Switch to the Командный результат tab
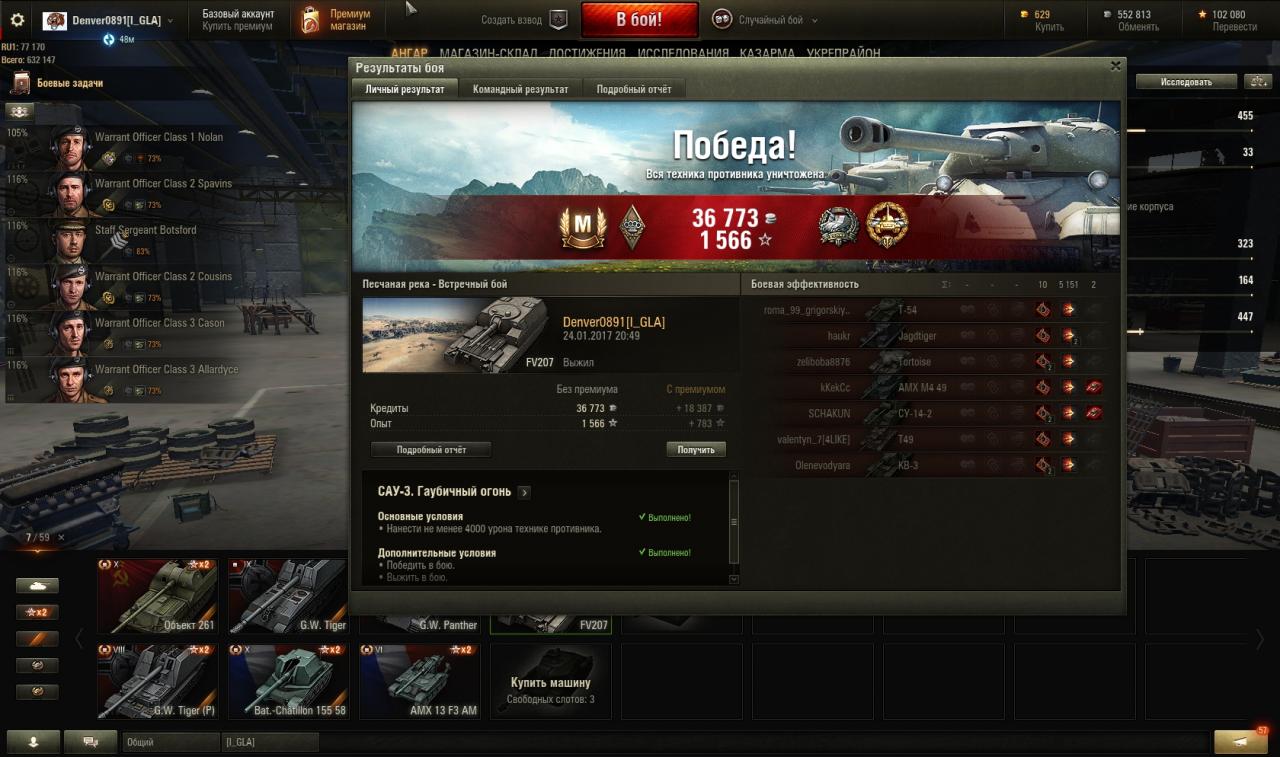Screen dimensions: 1280x757 (x=520, y=89)
